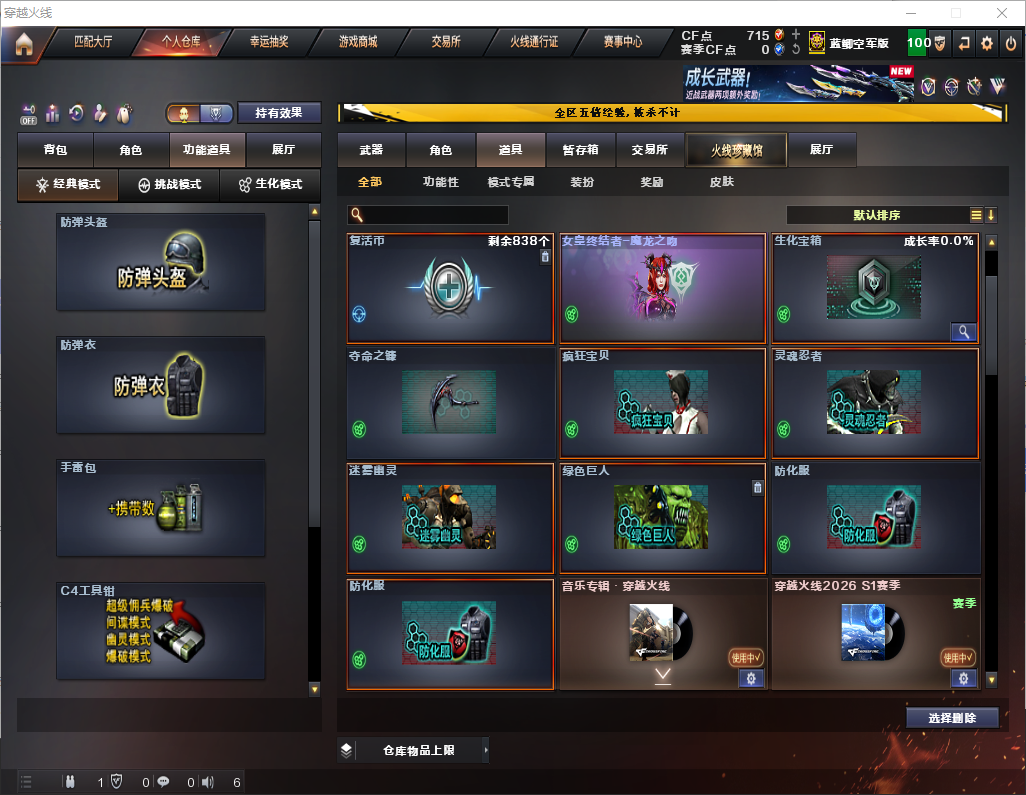Filter items by 皮肤 category

tap(721, 182)
